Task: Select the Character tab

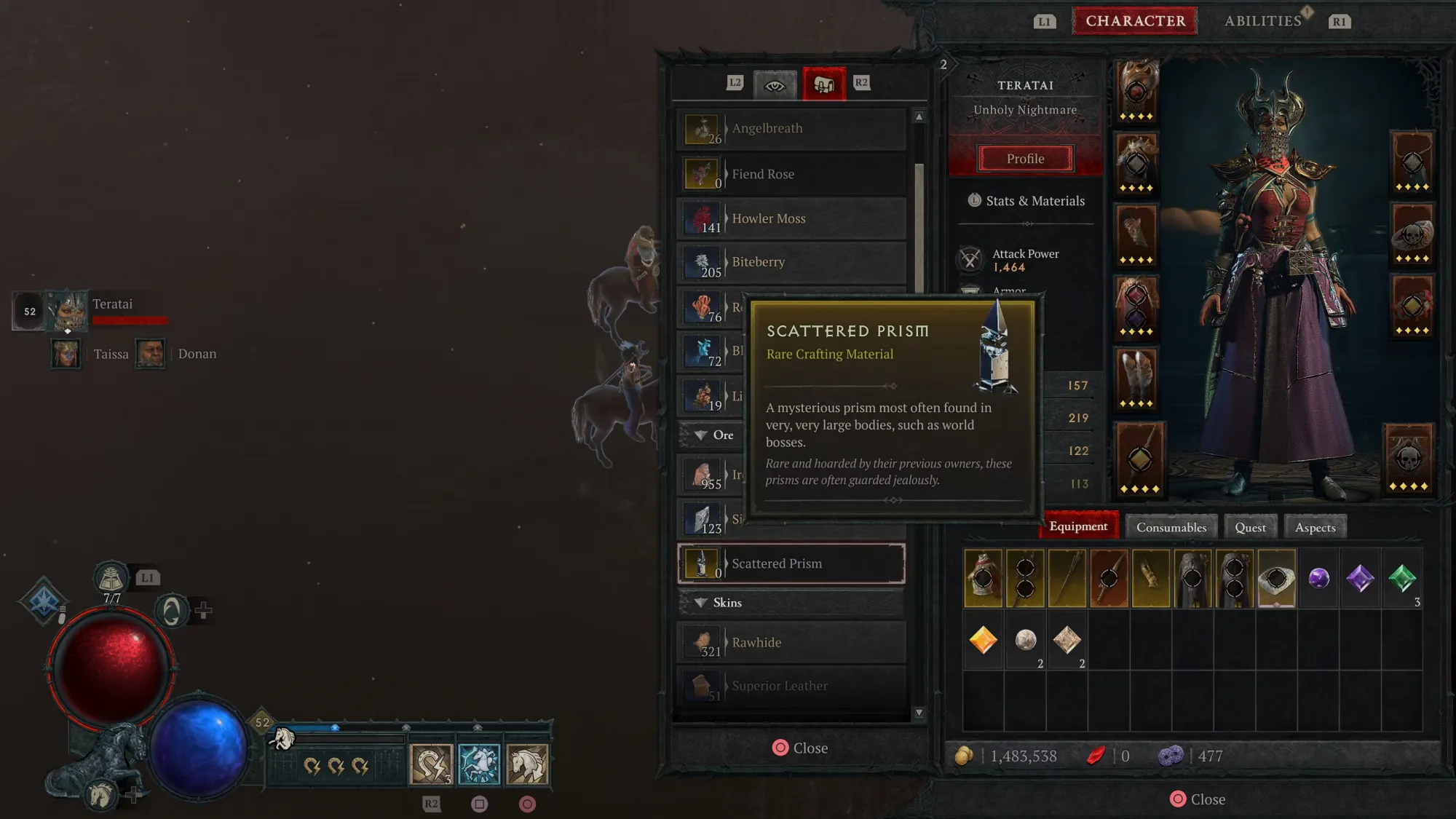Action: 1135,21
